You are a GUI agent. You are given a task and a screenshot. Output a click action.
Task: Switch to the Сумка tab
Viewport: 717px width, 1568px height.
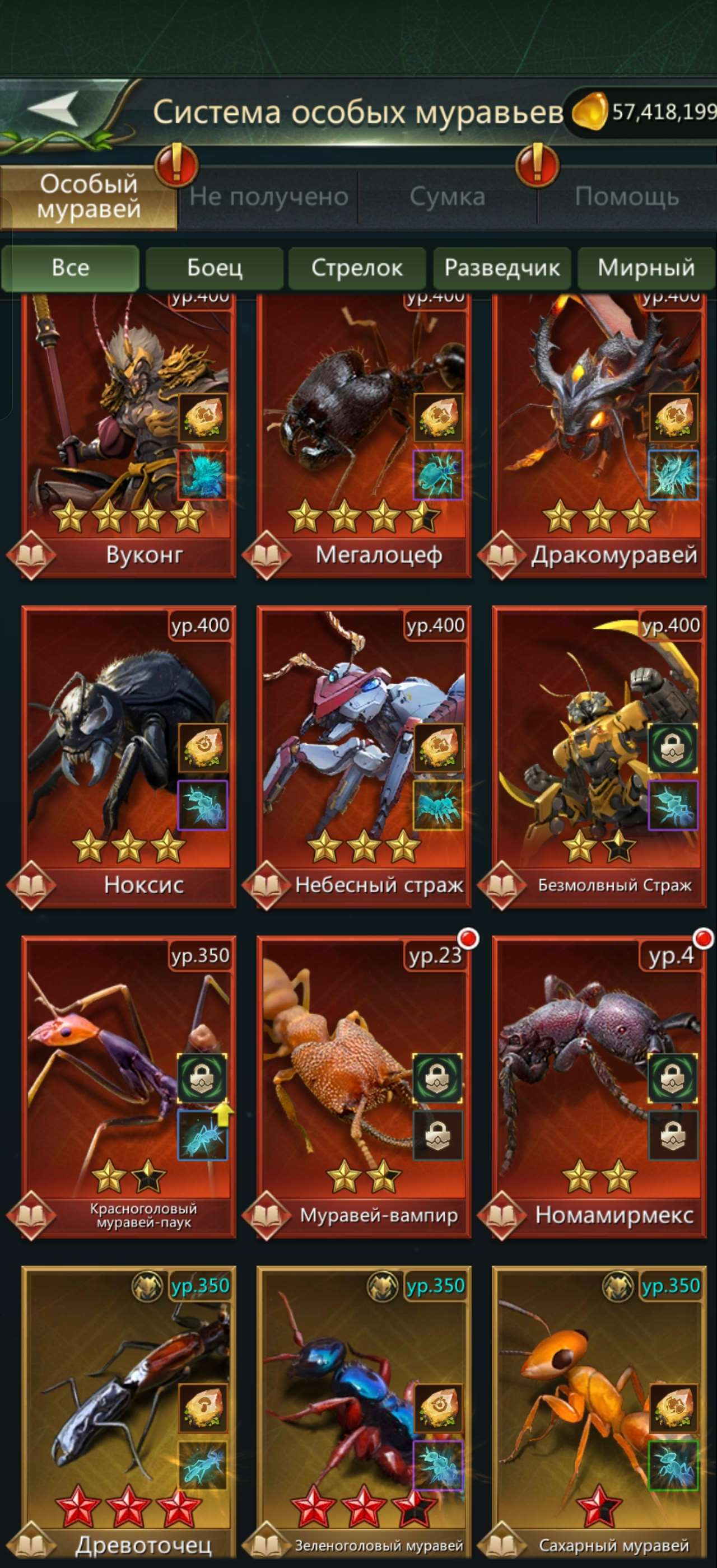coord(448,196)
